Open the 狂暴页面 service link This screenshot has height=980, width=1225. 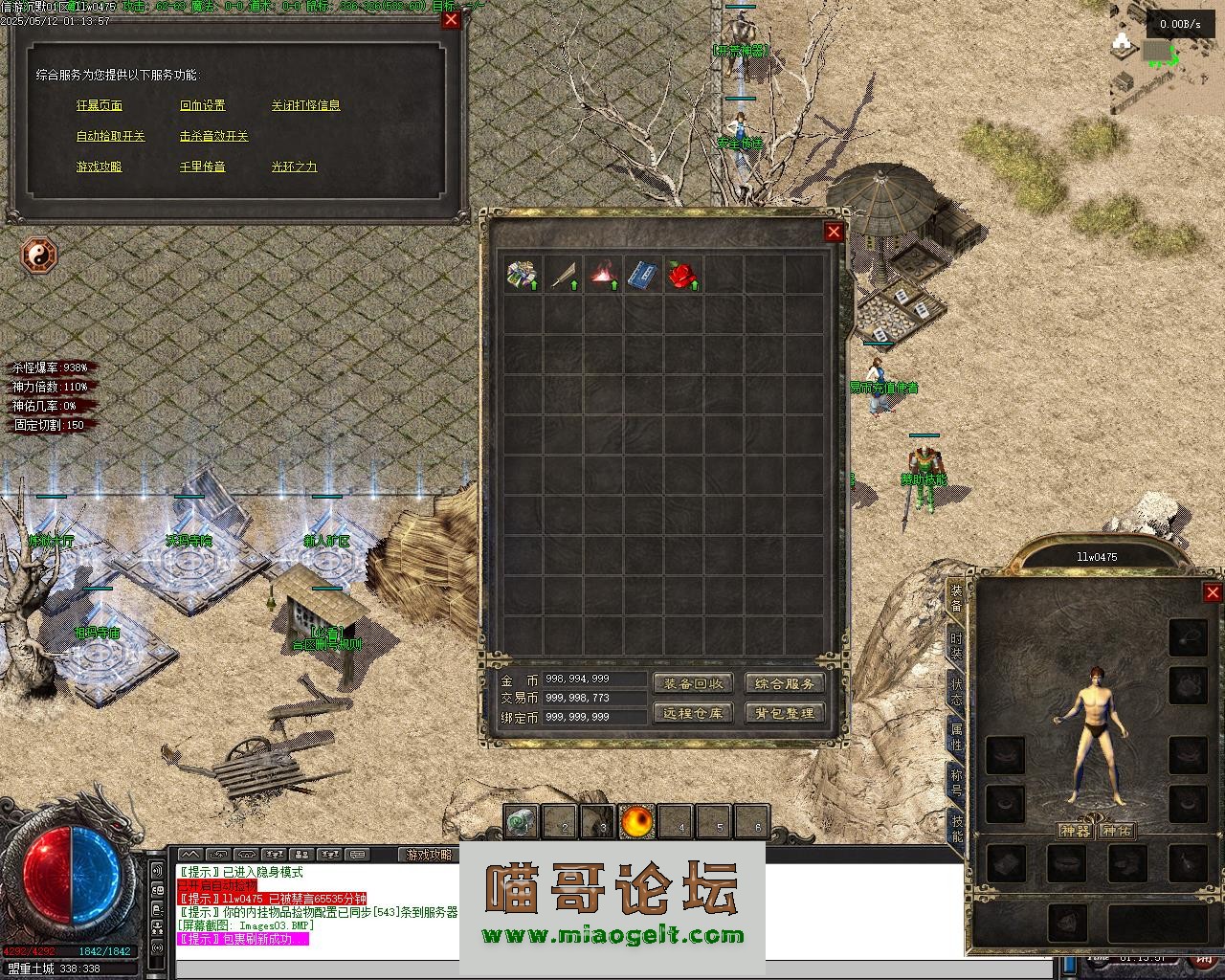pos(100,105)
